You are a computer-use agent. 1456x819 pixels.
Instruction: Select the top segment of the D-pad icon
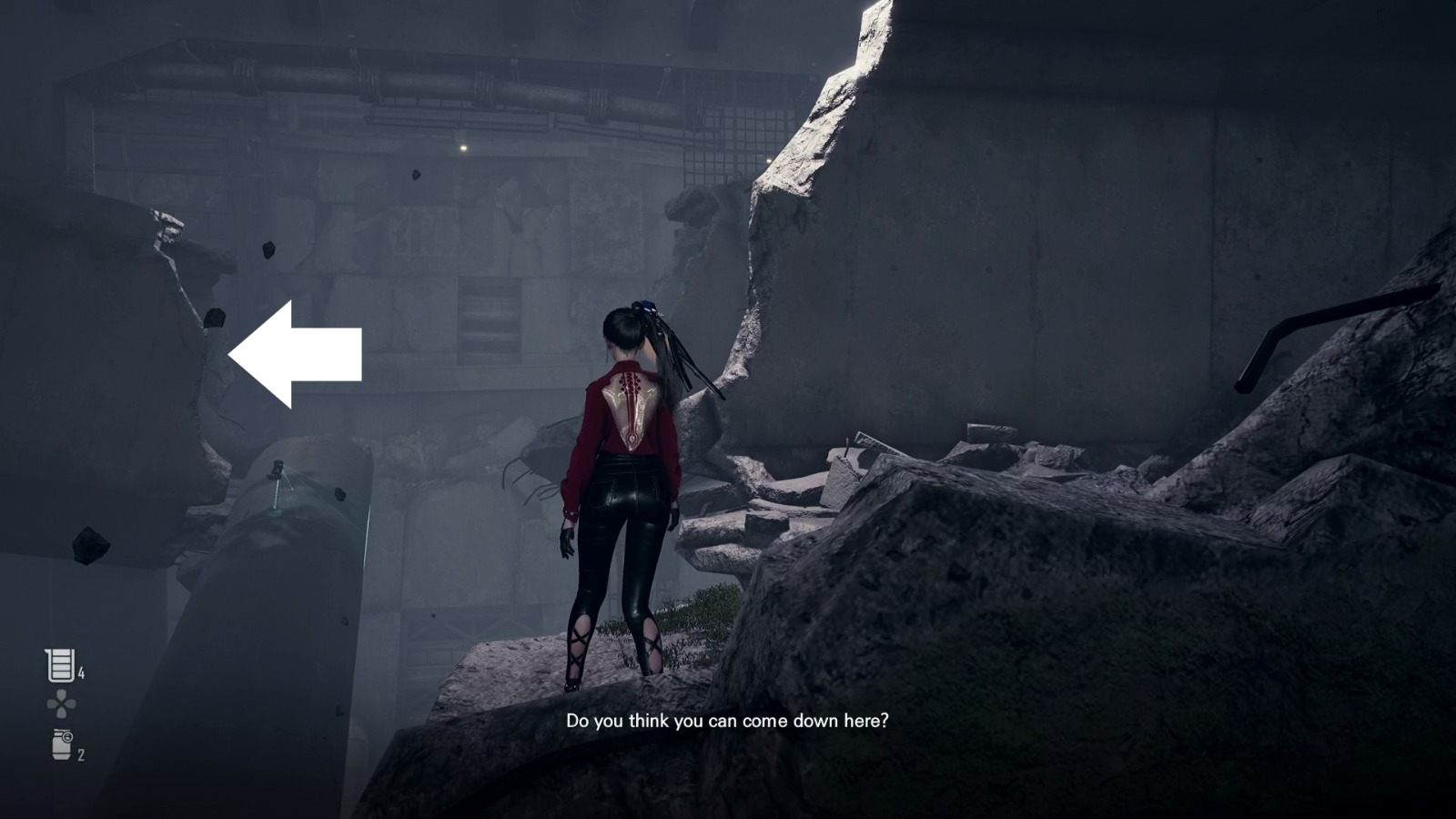62,695
